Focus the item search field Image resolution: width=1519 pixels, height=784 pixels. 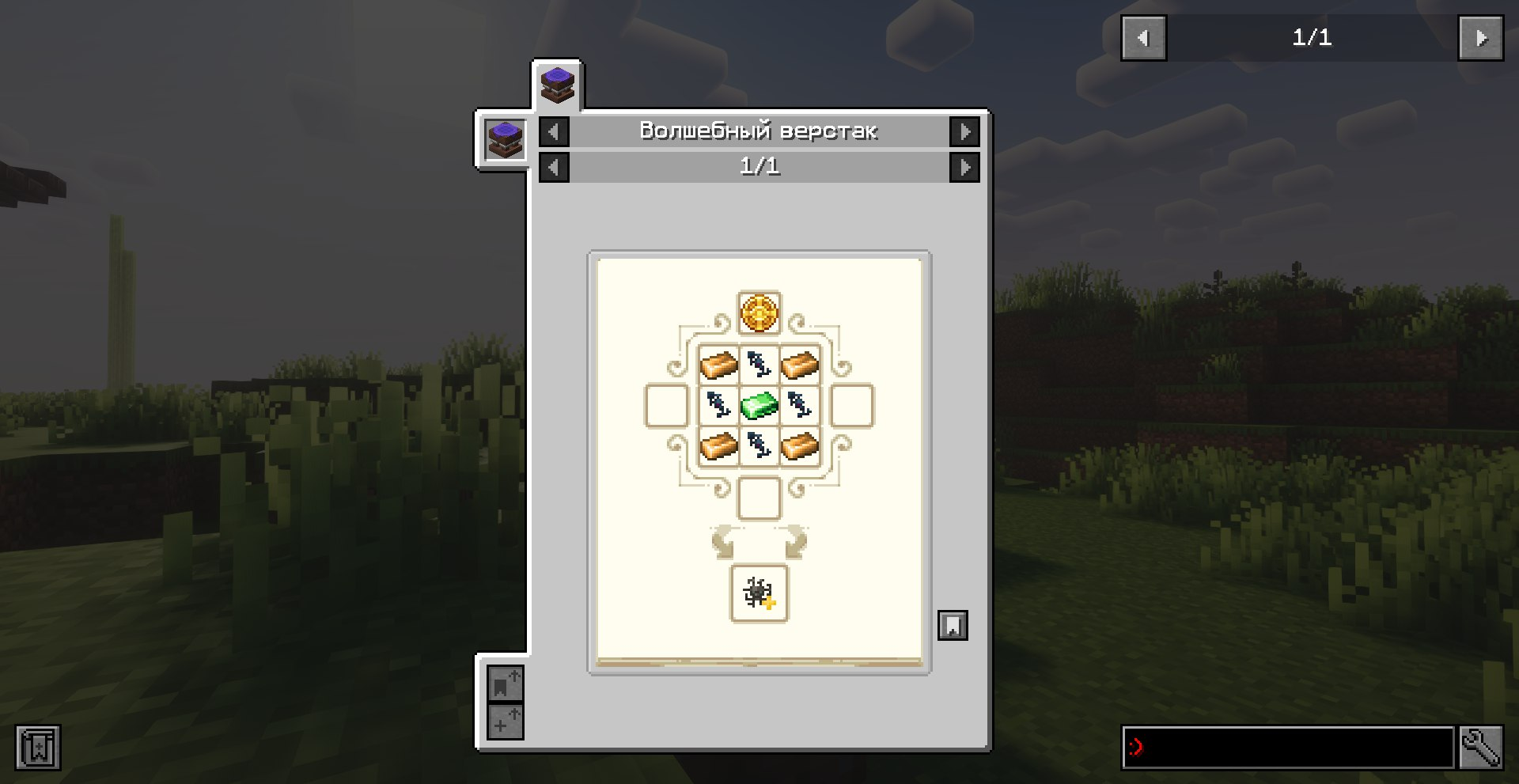pyautogui.click(x=1288, y=747)
